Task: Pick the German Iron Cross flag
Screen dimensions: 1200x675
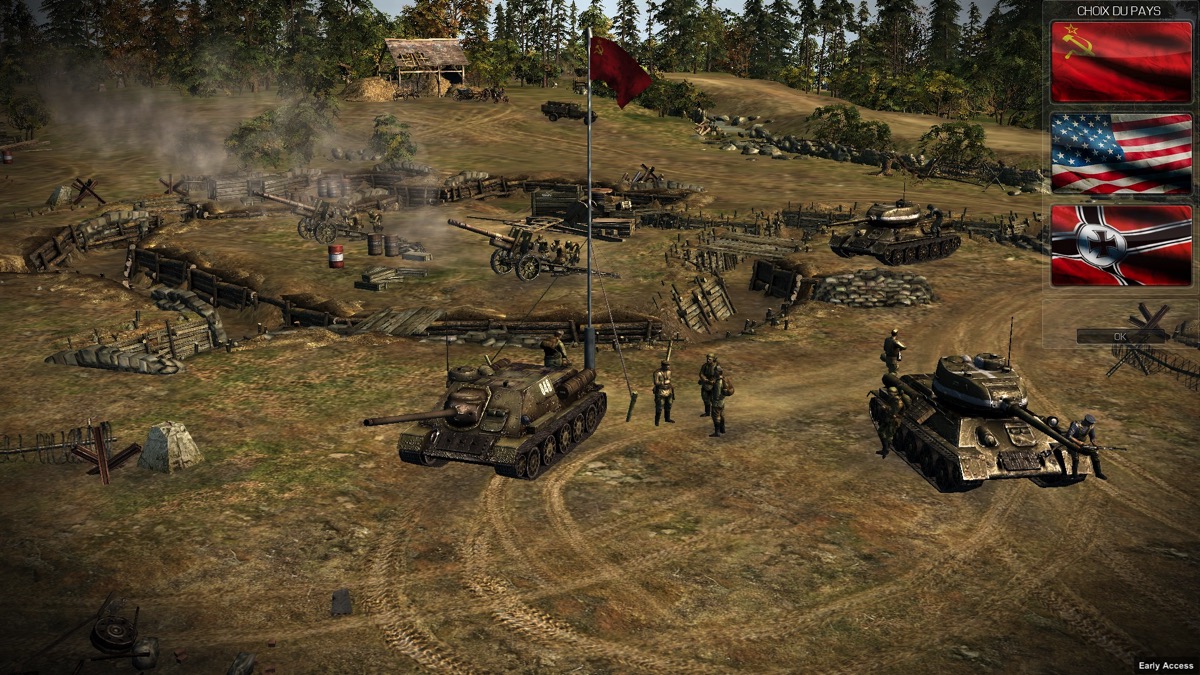Action: pyautogui.click(x=1121, y=245)
